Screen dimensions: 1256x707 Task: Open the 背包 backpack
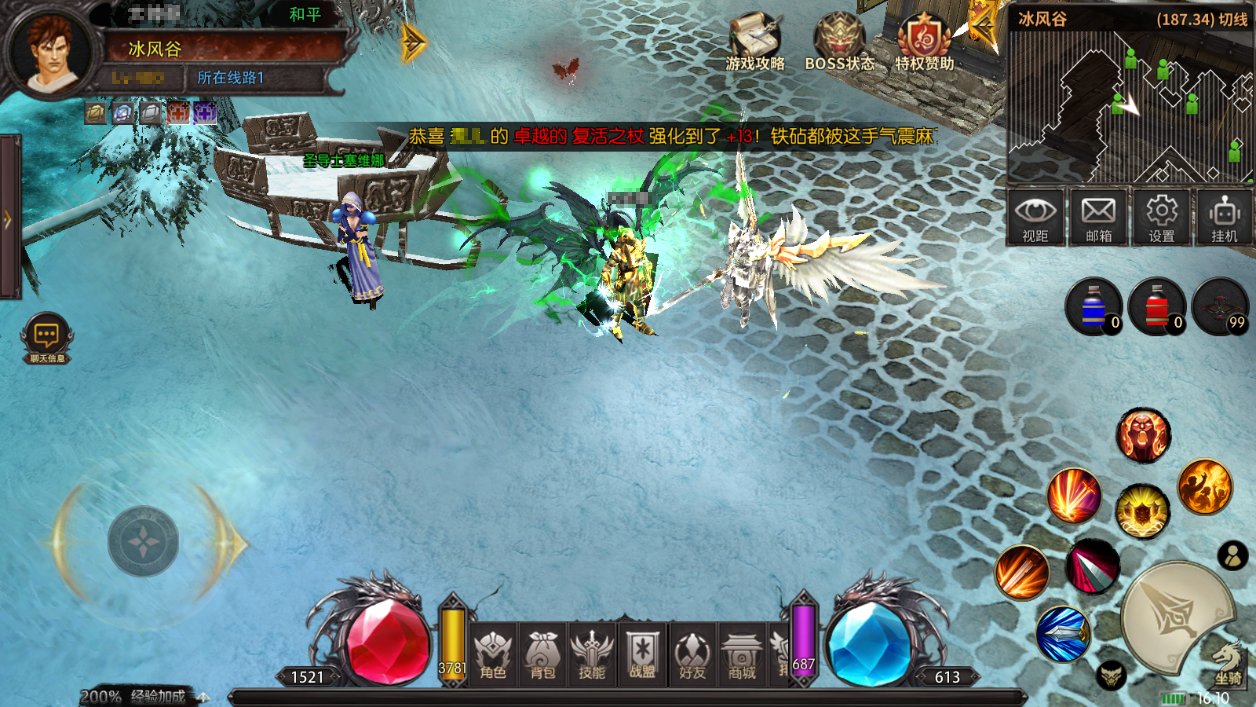point(543,653)
